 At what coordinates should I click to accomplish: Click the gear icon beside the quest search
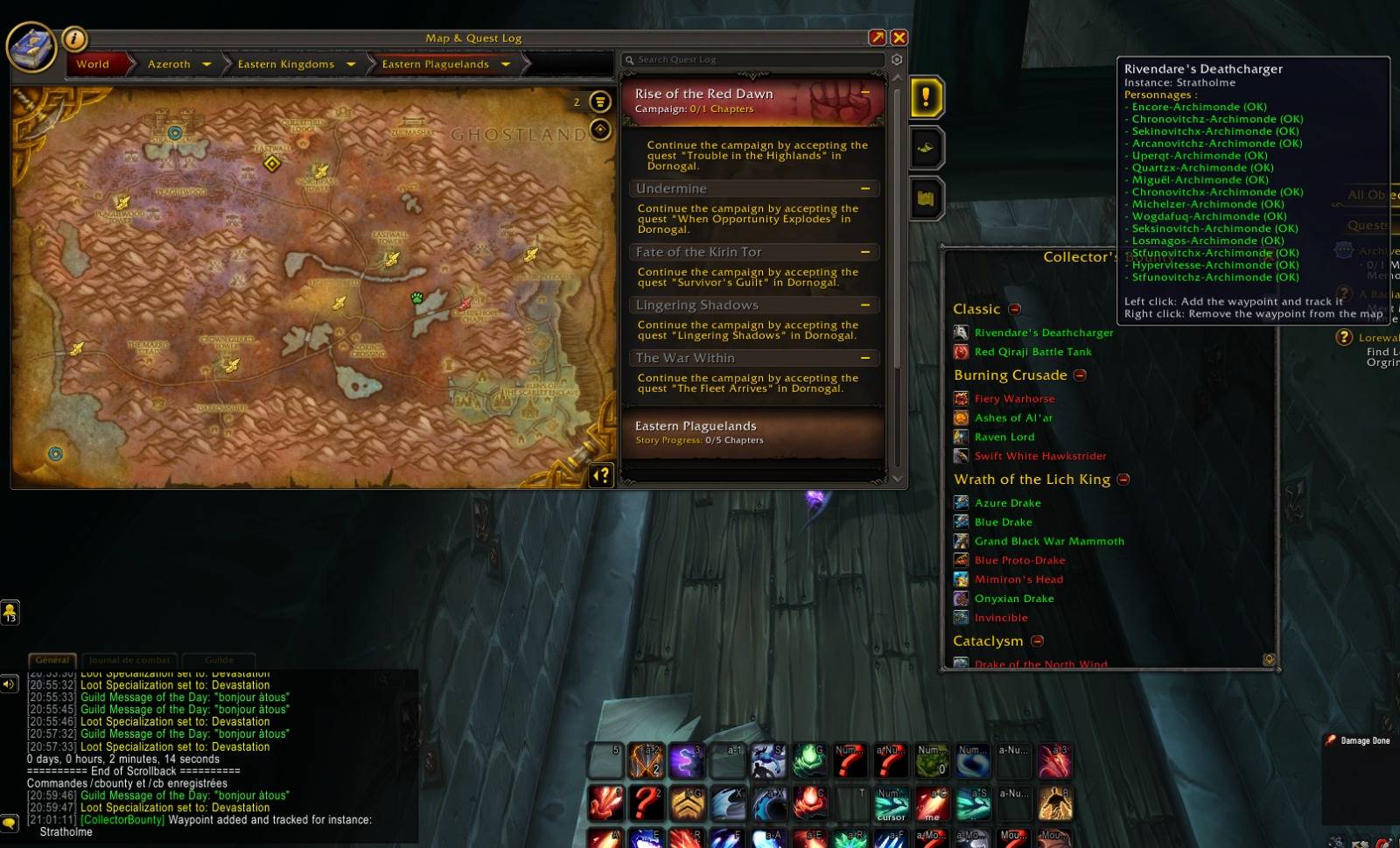click(895, 60)
